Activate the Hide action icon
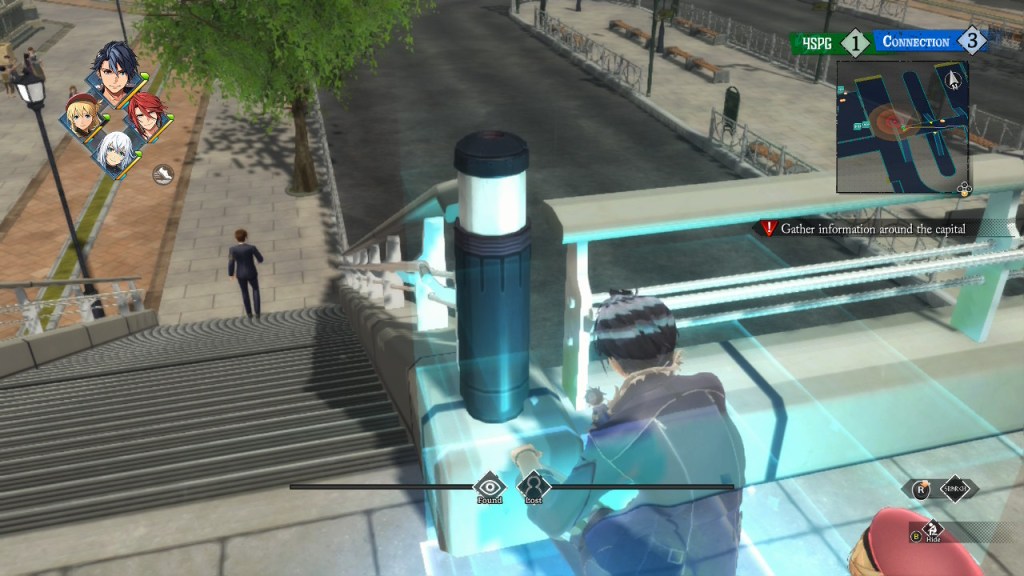This screenshot has width=1024, height=576. 933,530
